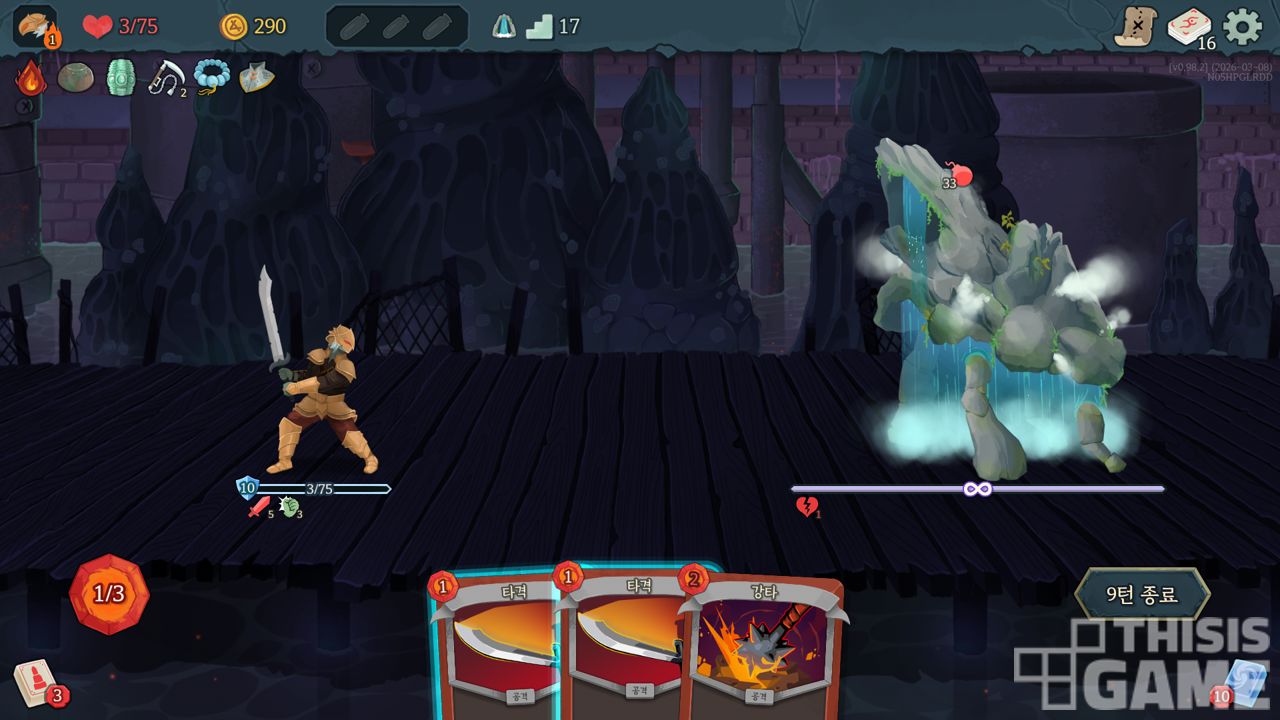The width and height of the screenshot is (1280, 720).
Task: View the full deck of 16 cards
Action: [x=1189, y=27]
